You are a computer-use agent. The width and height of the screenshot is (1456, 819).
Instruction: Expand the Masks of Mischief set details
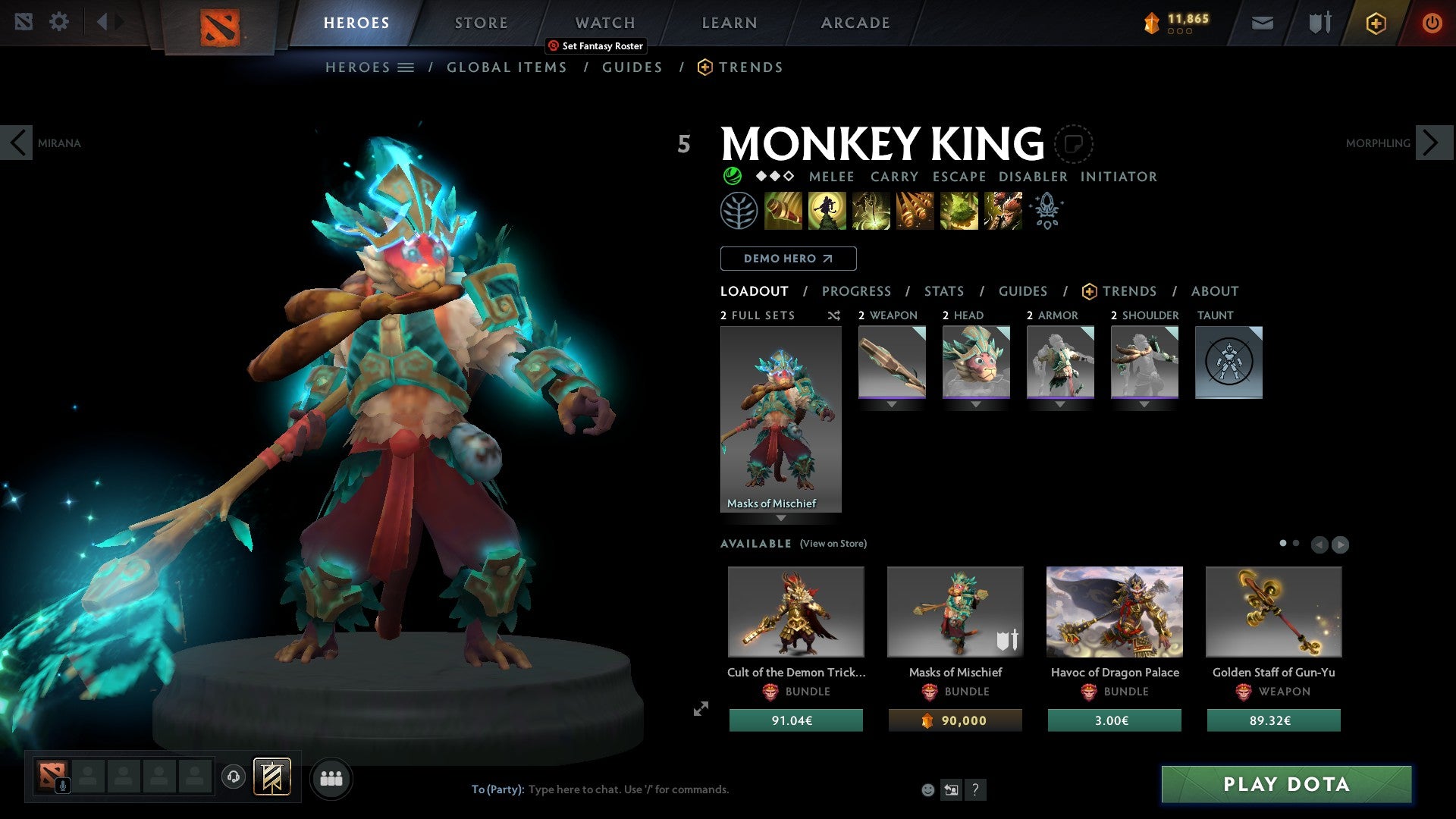[x=781, y=516]
